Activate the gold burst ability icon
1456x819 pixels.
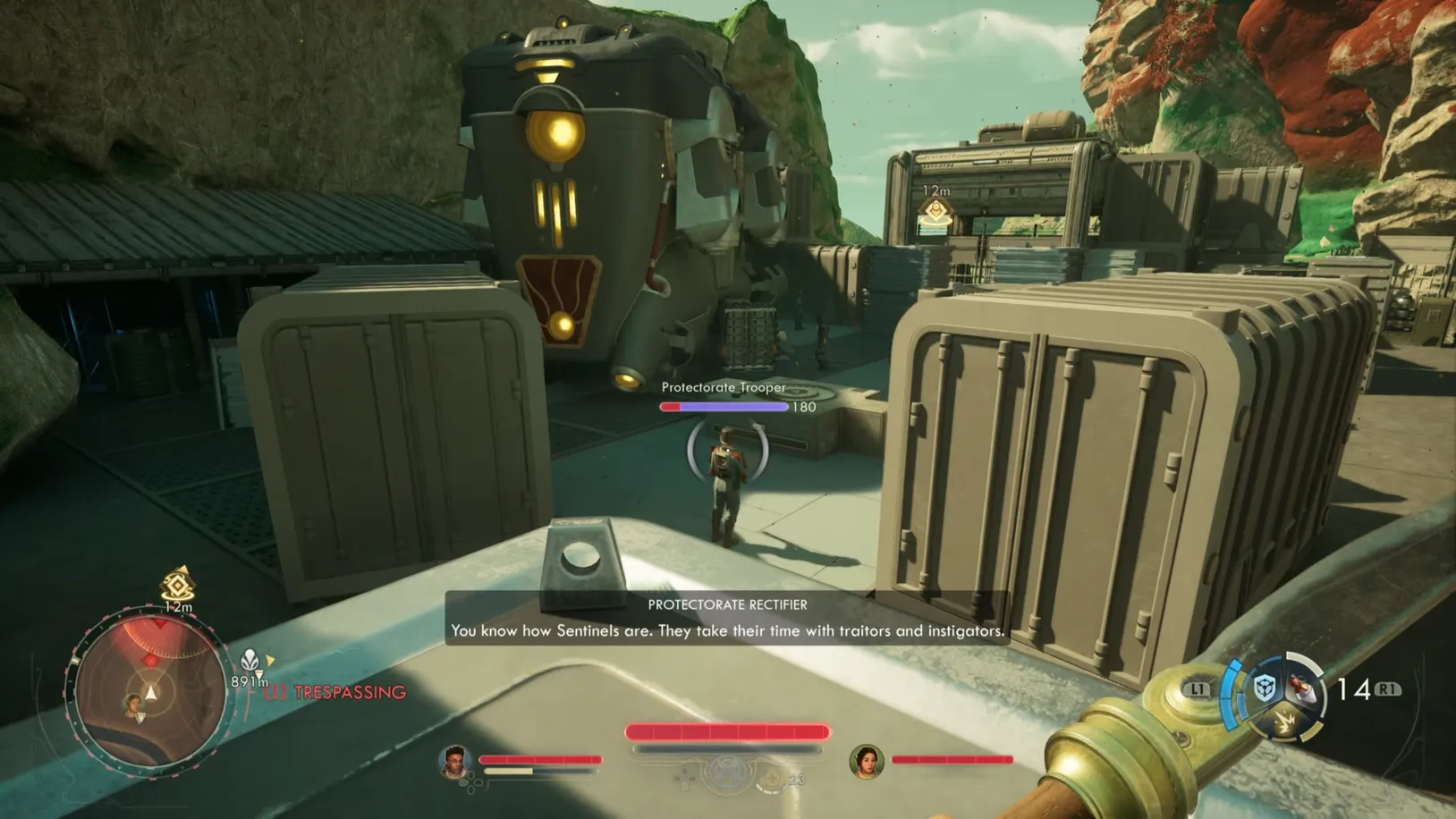(1284, 721)
